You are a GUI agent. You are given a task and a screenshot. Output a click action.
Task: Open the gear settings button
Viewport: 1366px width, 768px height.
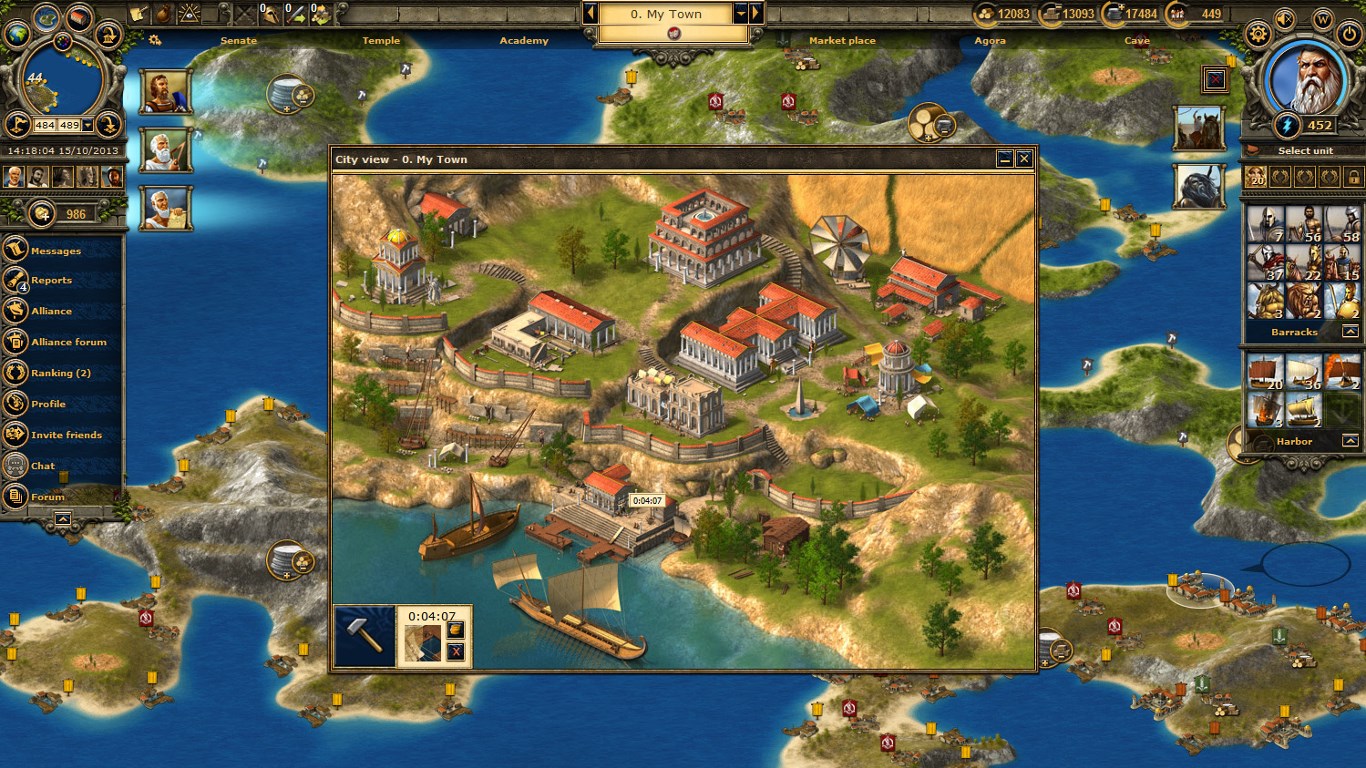click(1257, 33)
